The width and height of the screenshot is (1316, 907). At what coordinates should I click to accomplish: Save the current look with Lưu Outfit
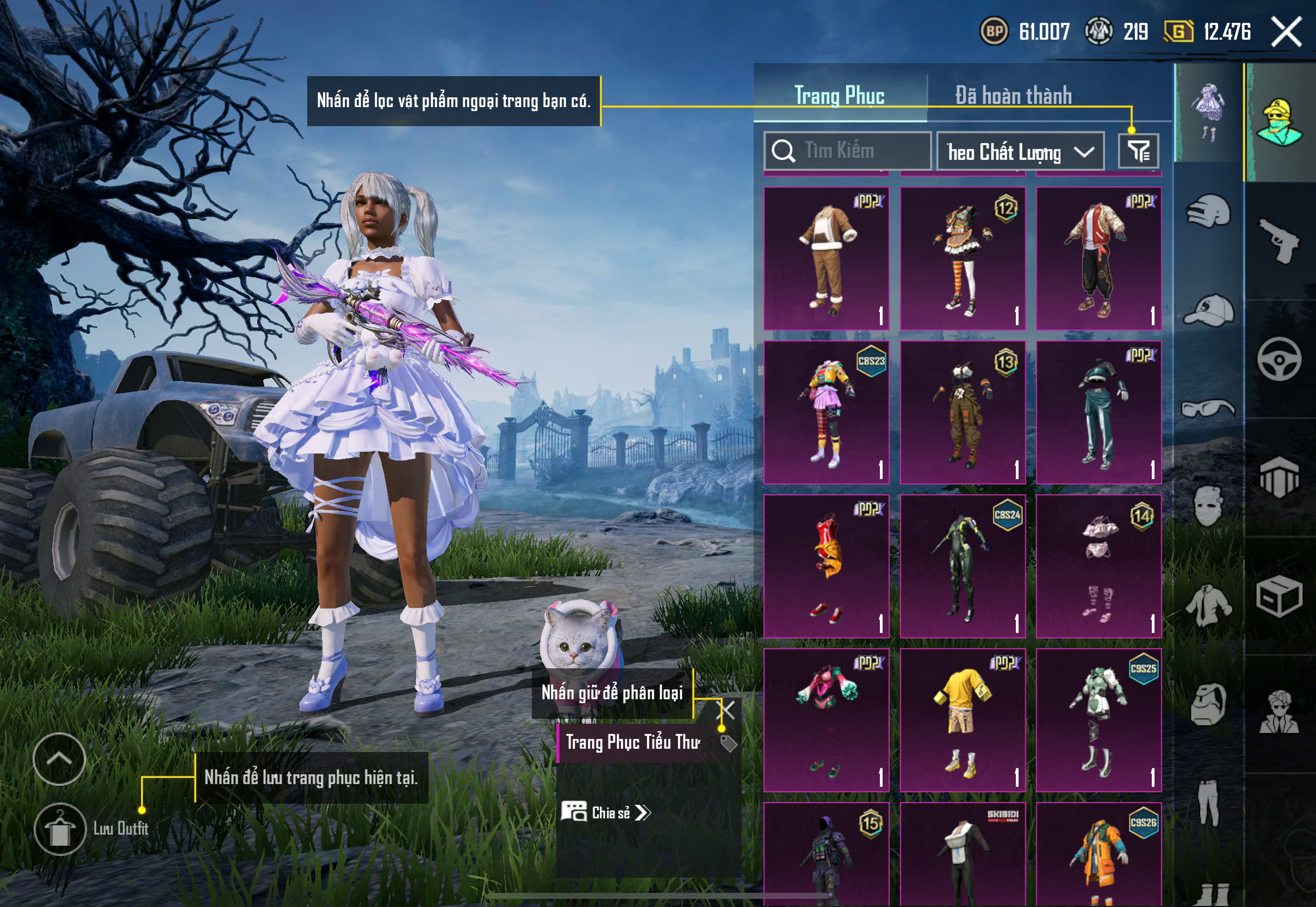pos(60,829)
